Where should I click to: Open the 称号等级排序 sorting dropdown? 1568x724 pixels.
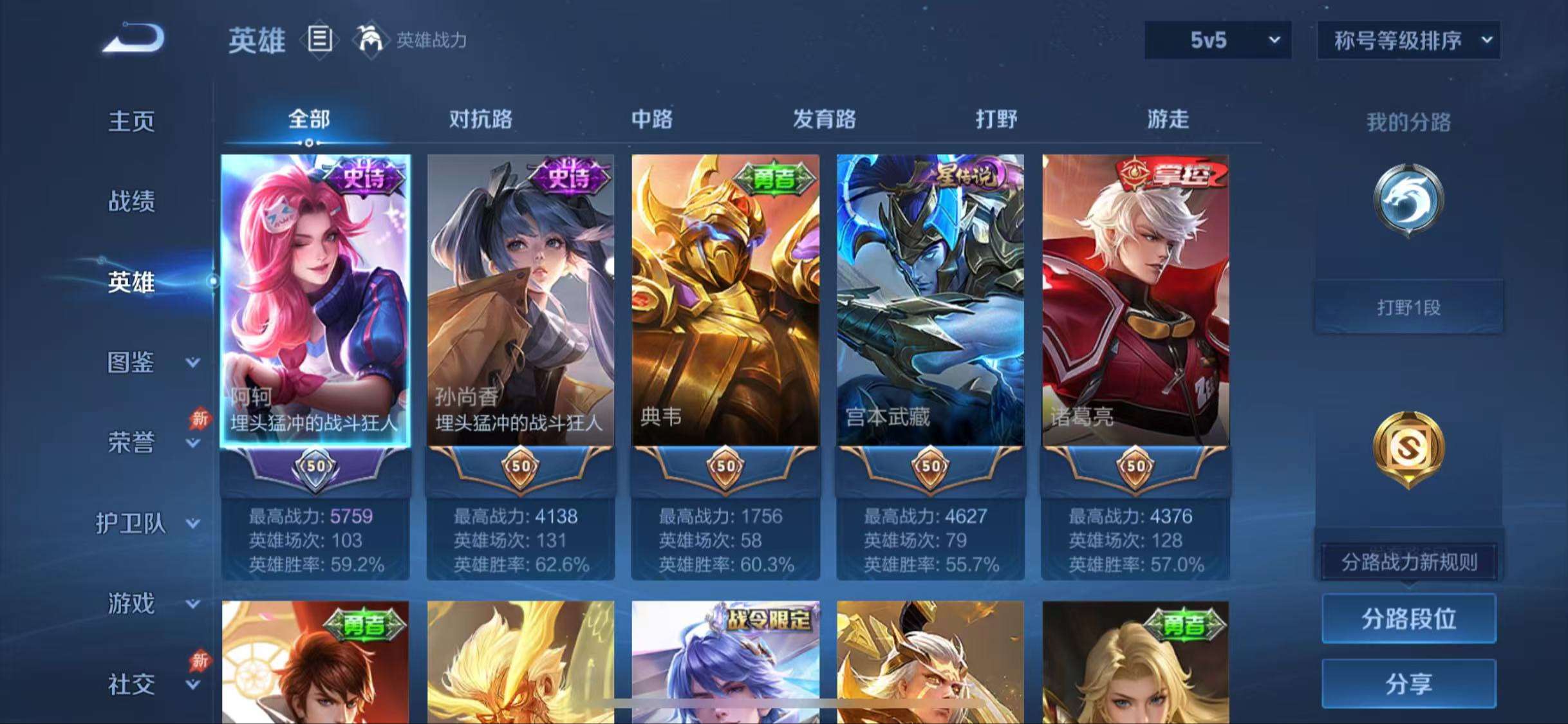pos(1408,40)
